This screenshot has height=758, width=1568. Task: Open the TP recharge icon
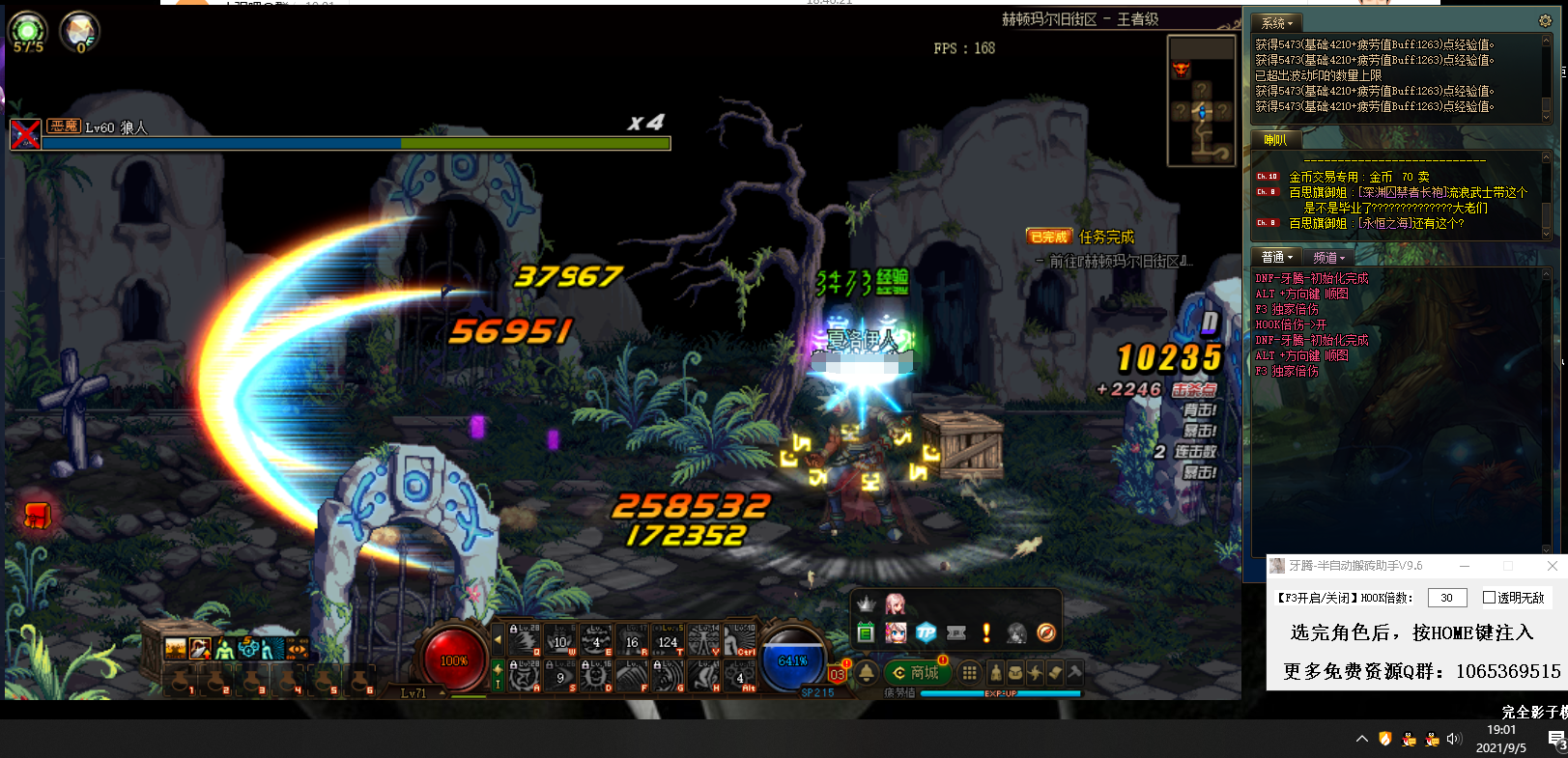(926, 632)
